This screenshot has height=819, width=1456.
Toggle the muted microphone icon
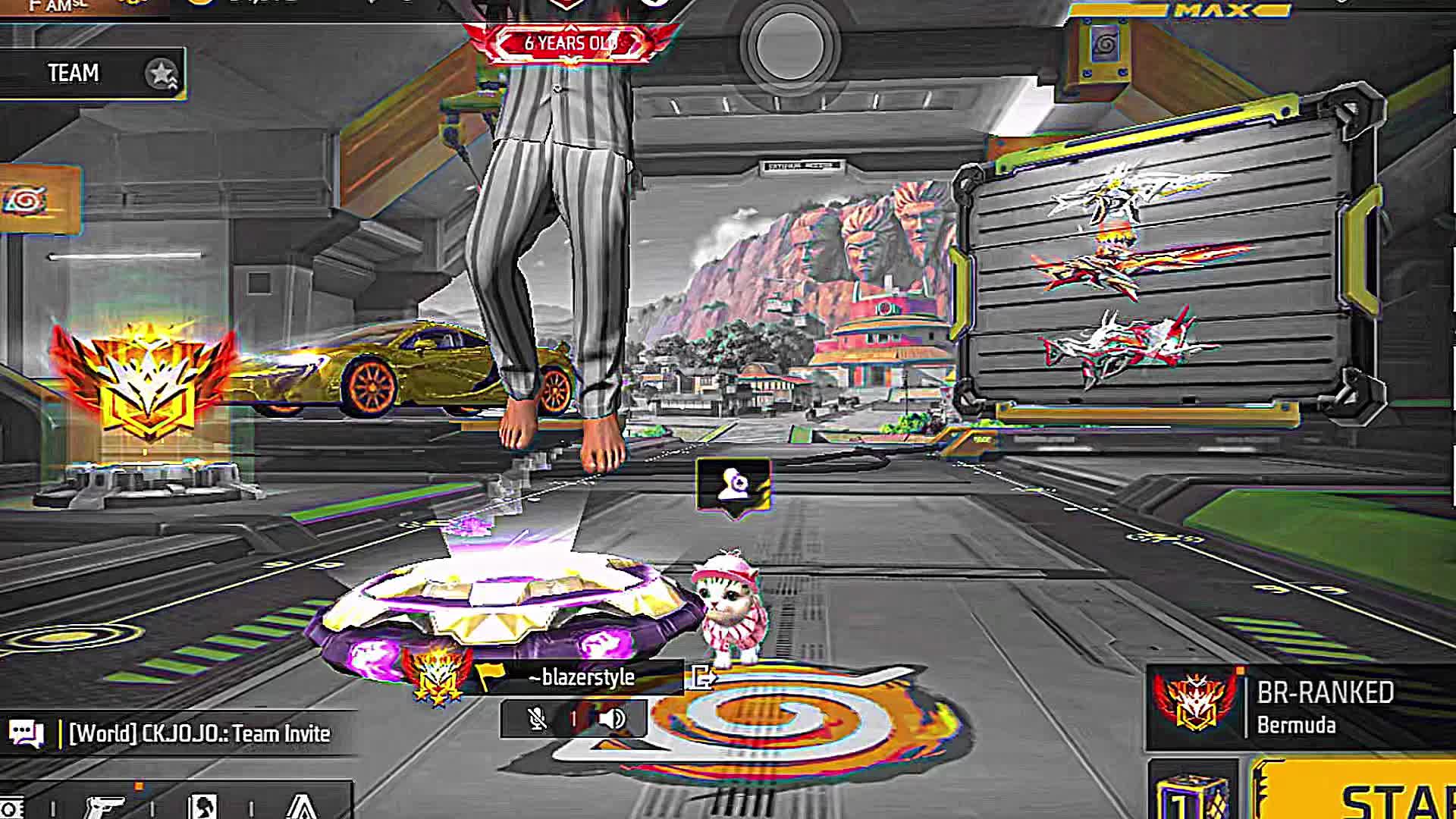coord(537,719)
